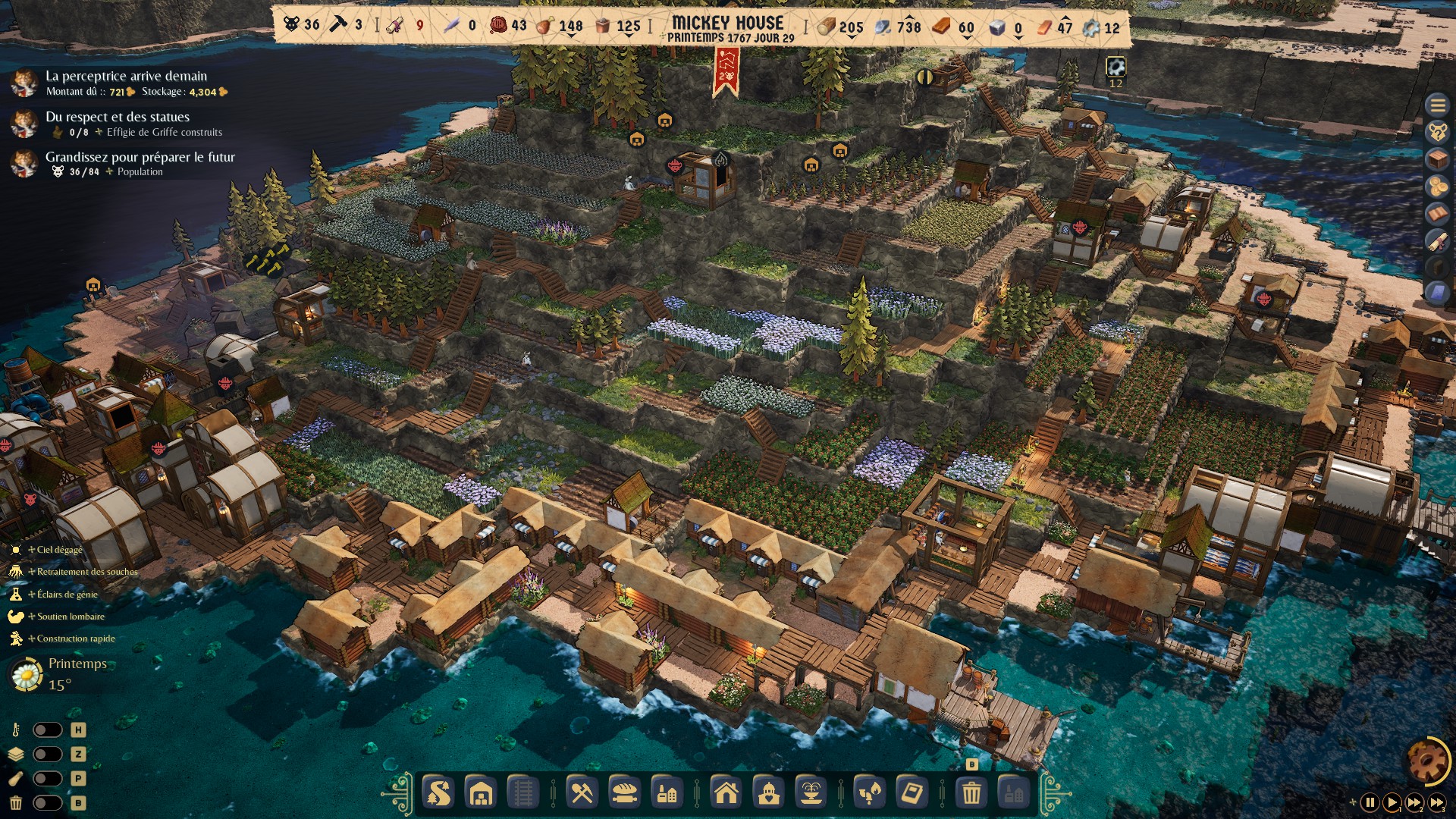The image size is (1456, 819).
Task: Open the roads and forestry build category
Action: coord(438,793)
